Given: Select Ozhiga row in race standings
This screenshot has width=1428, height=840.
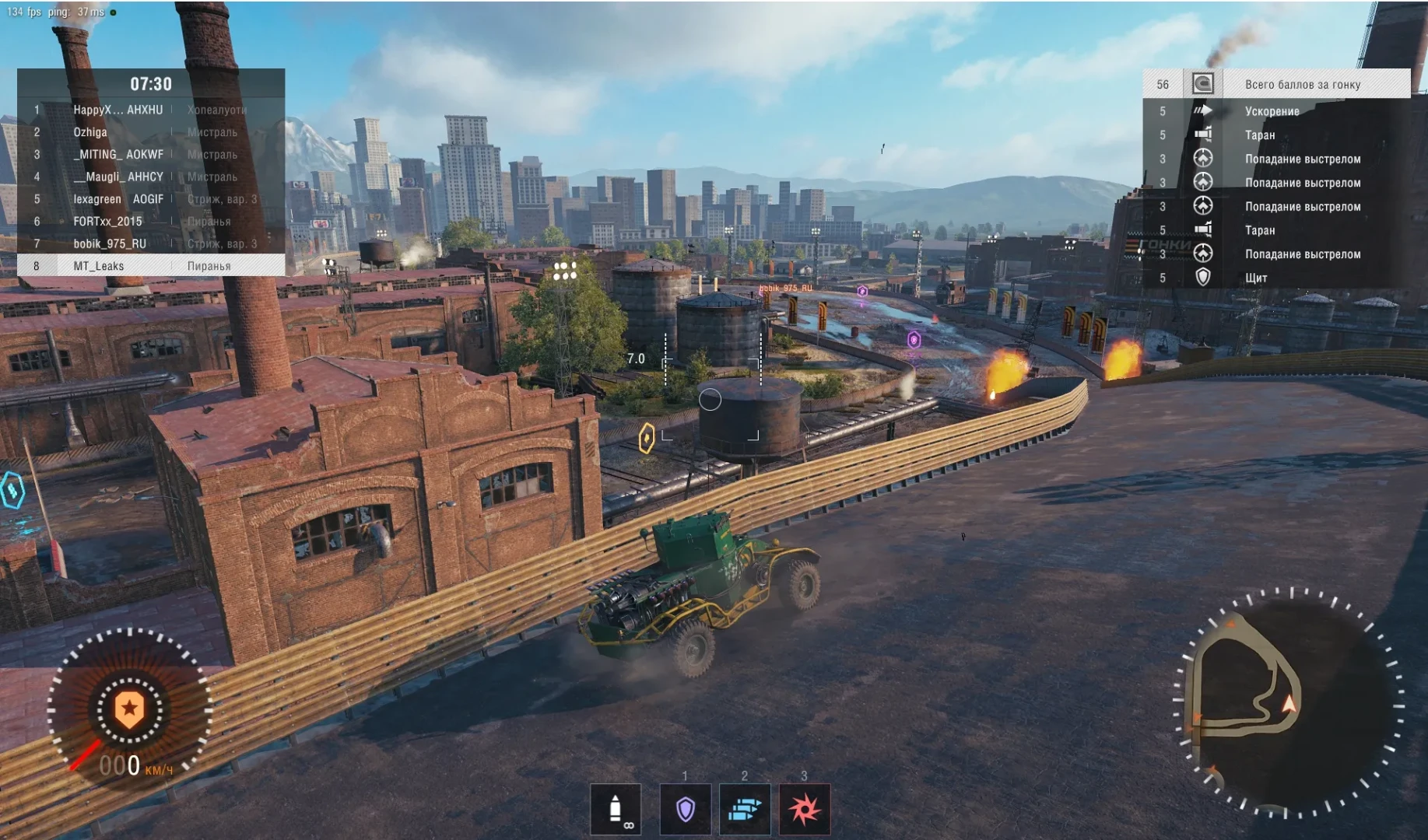Looking at the screenshot, I should pyautogui.click(x=151, y=132).
